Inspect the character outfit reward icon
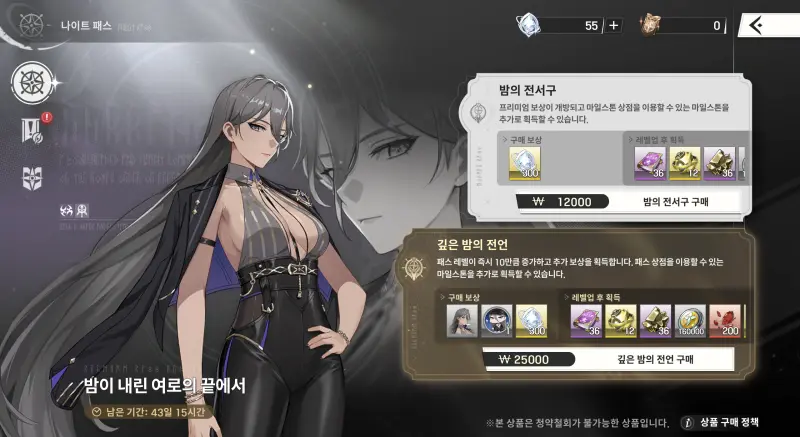800x437 pixels. [461, 320]
